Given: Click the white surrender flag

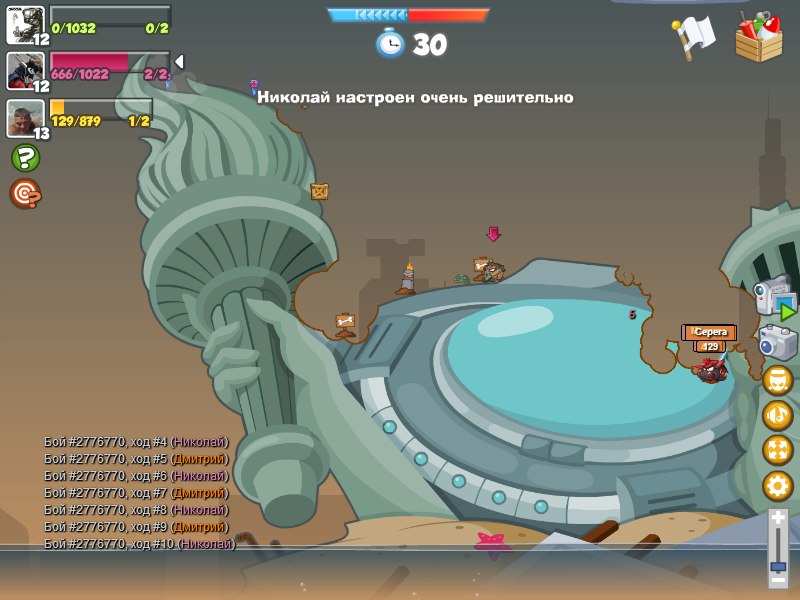Looking at the screenshot, I should [693, 38].
